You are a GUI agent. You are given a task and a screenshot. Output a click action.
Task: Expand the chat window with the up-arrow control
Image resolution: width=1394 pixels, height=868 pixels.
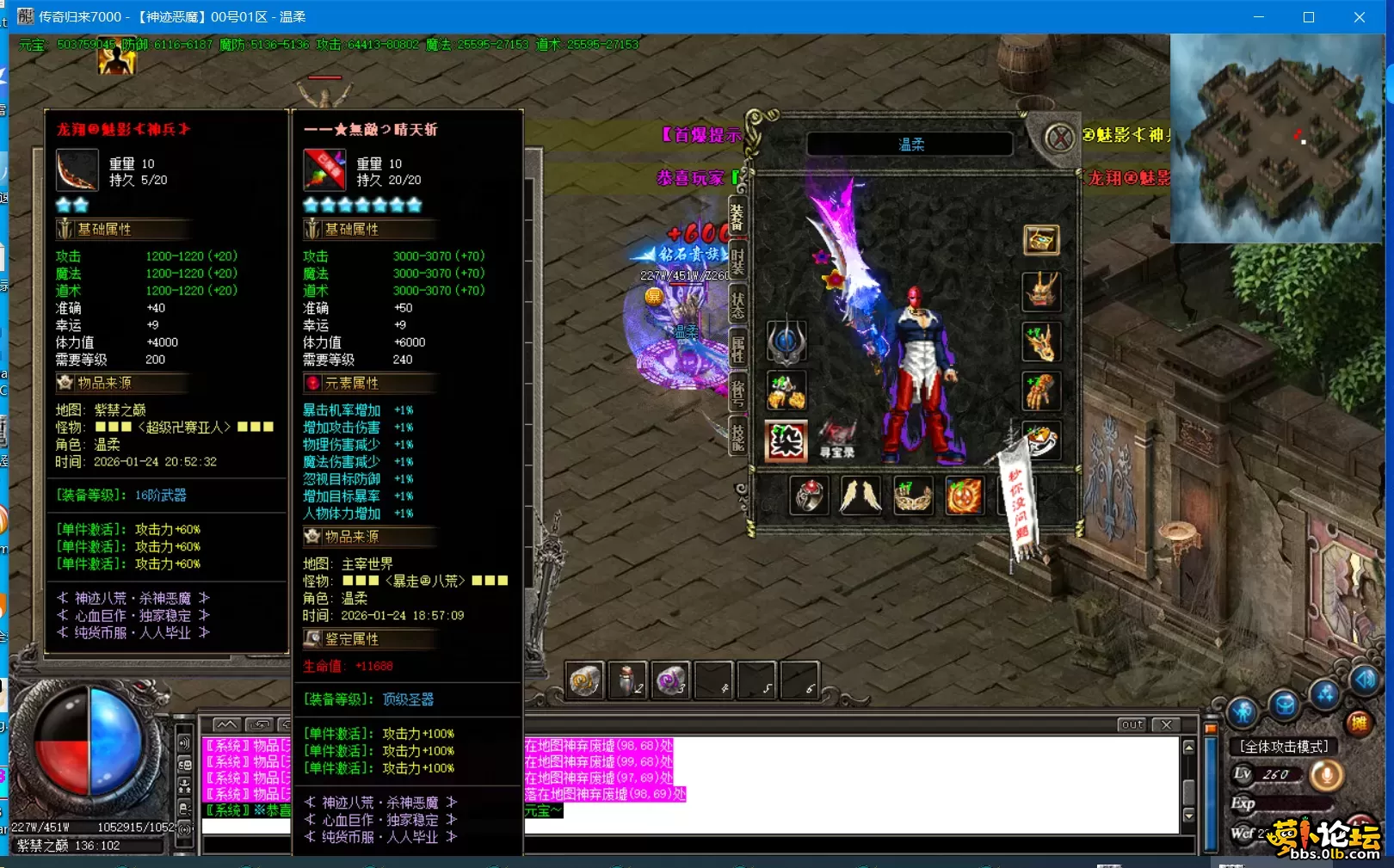click(x=227, y=725)
